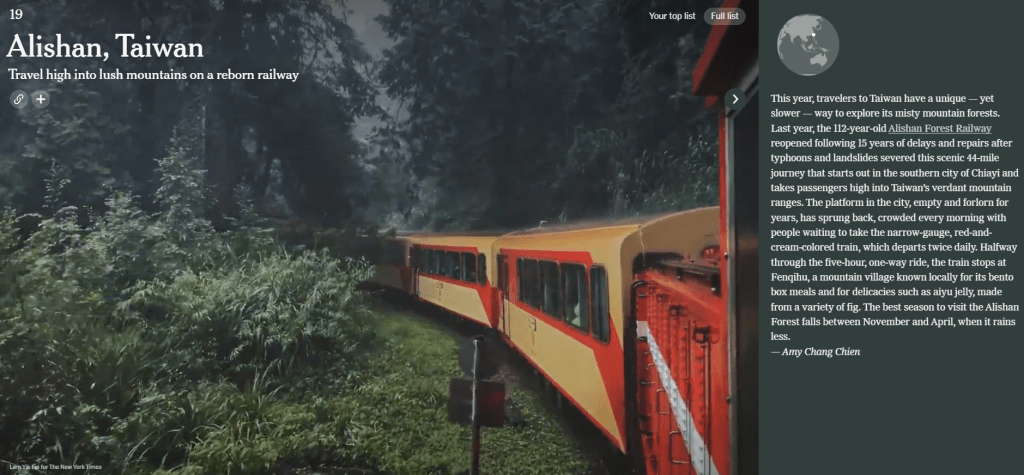Add Alishan using the plus button
The image size is (1024, 475).
40,99
